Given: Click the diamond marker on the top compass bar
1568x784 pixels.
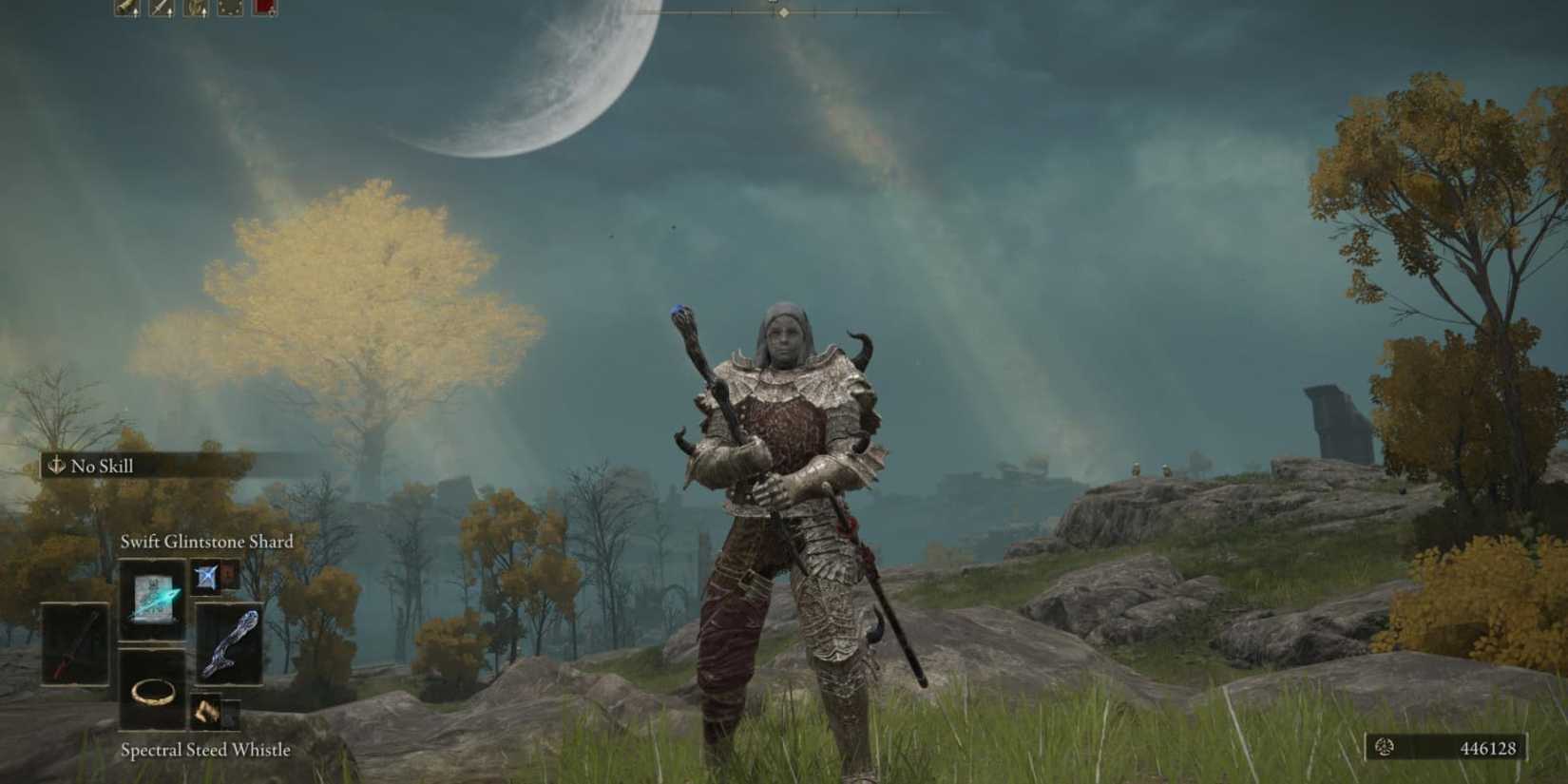Looking at the screenshot, I should coord(785,14).
